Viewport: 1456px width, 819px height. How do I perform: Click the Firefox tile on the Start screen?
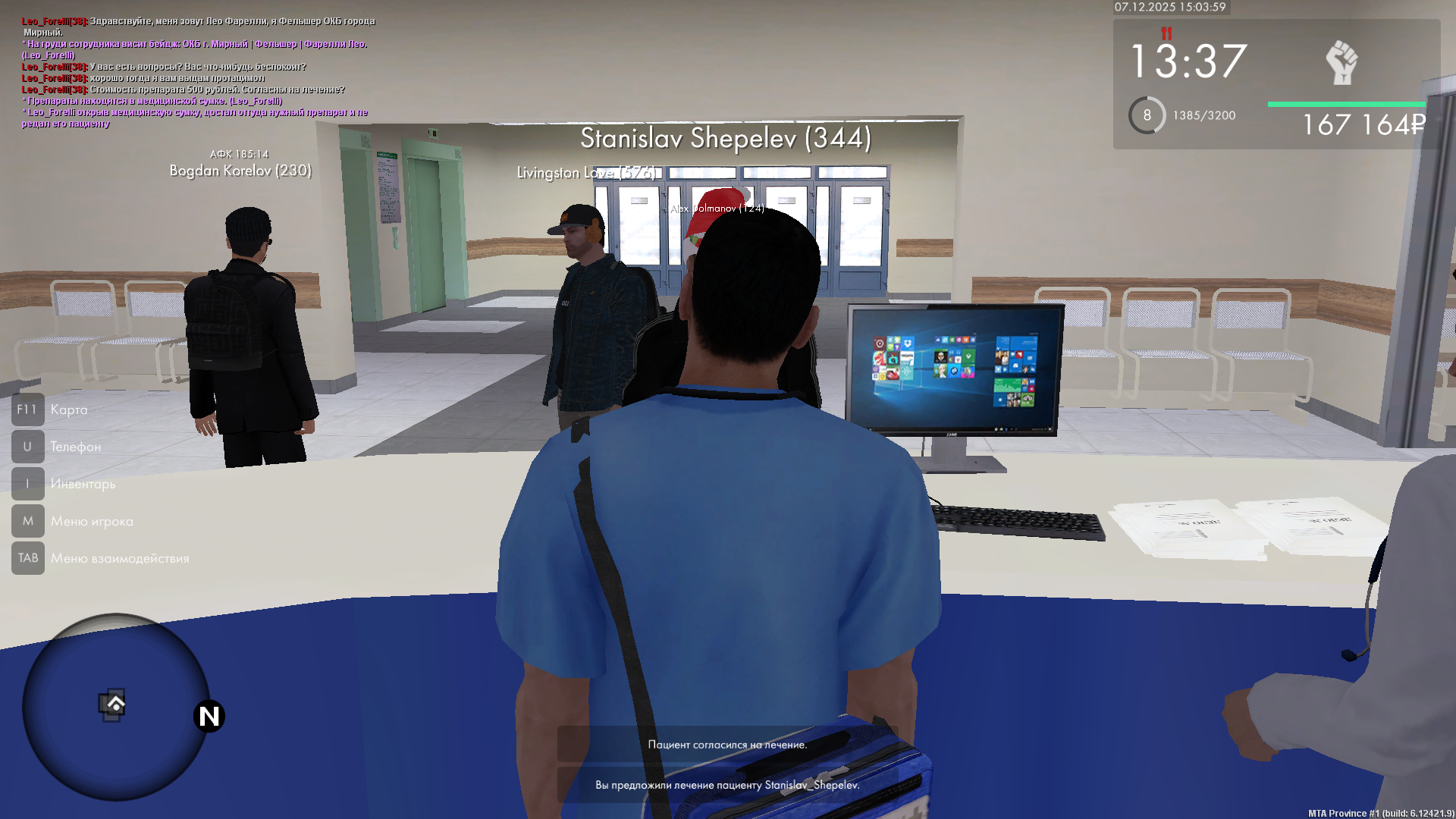coord(940,356)
